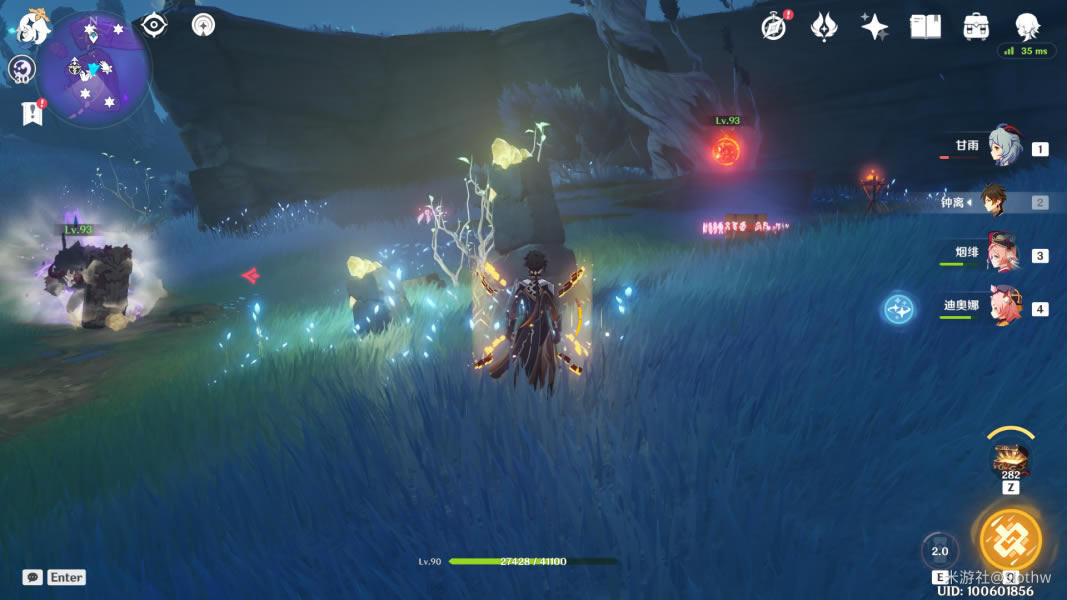Image resolution: width=1067 pixels, height=600 pixels.
Task: Switch to party member 迪奥娜
Action: 1003,308
